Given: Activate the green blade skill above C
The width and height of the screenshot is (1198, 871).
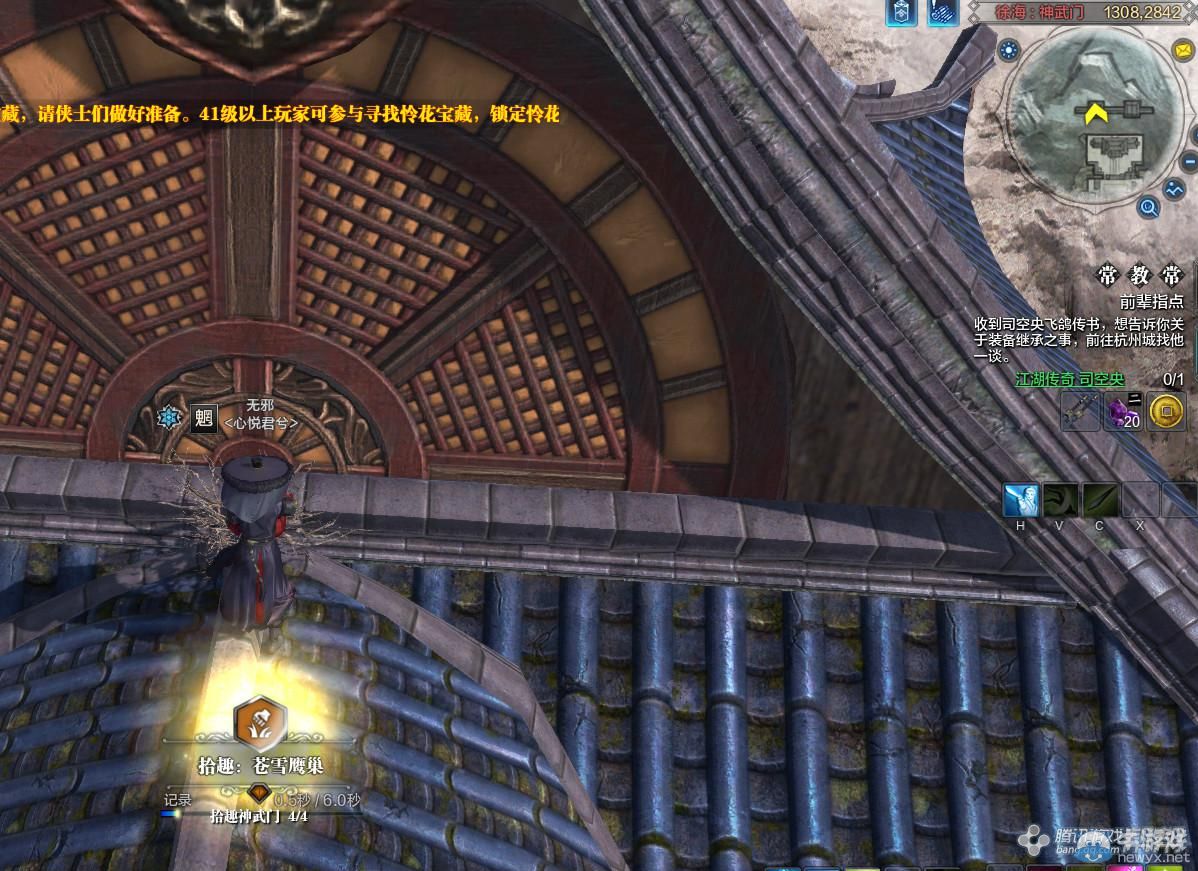Looking at the screenshot, I should [x=1099, y=499].
